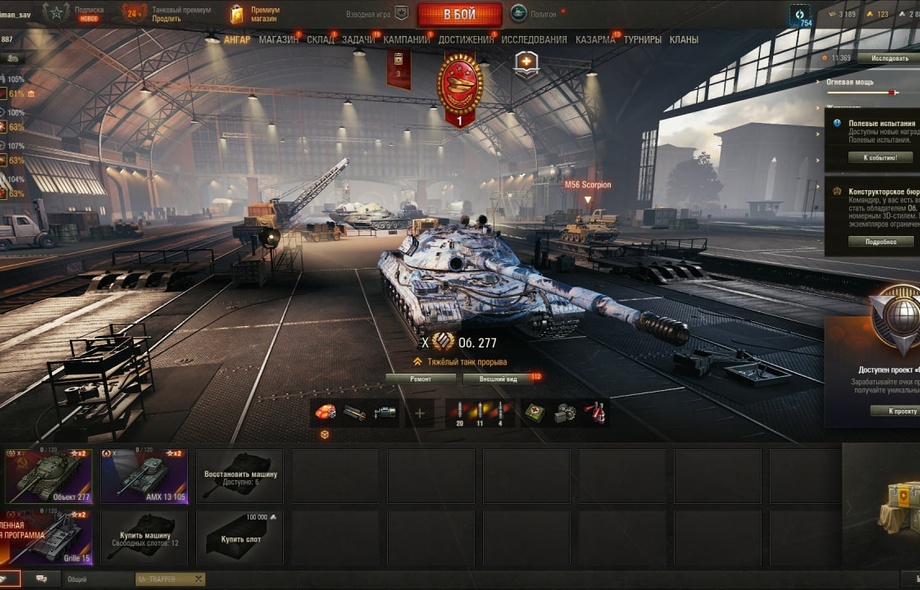Open the Внешний вид exterior customization
The height and width of the screenshot is (590, 920).
coord(498,379)
